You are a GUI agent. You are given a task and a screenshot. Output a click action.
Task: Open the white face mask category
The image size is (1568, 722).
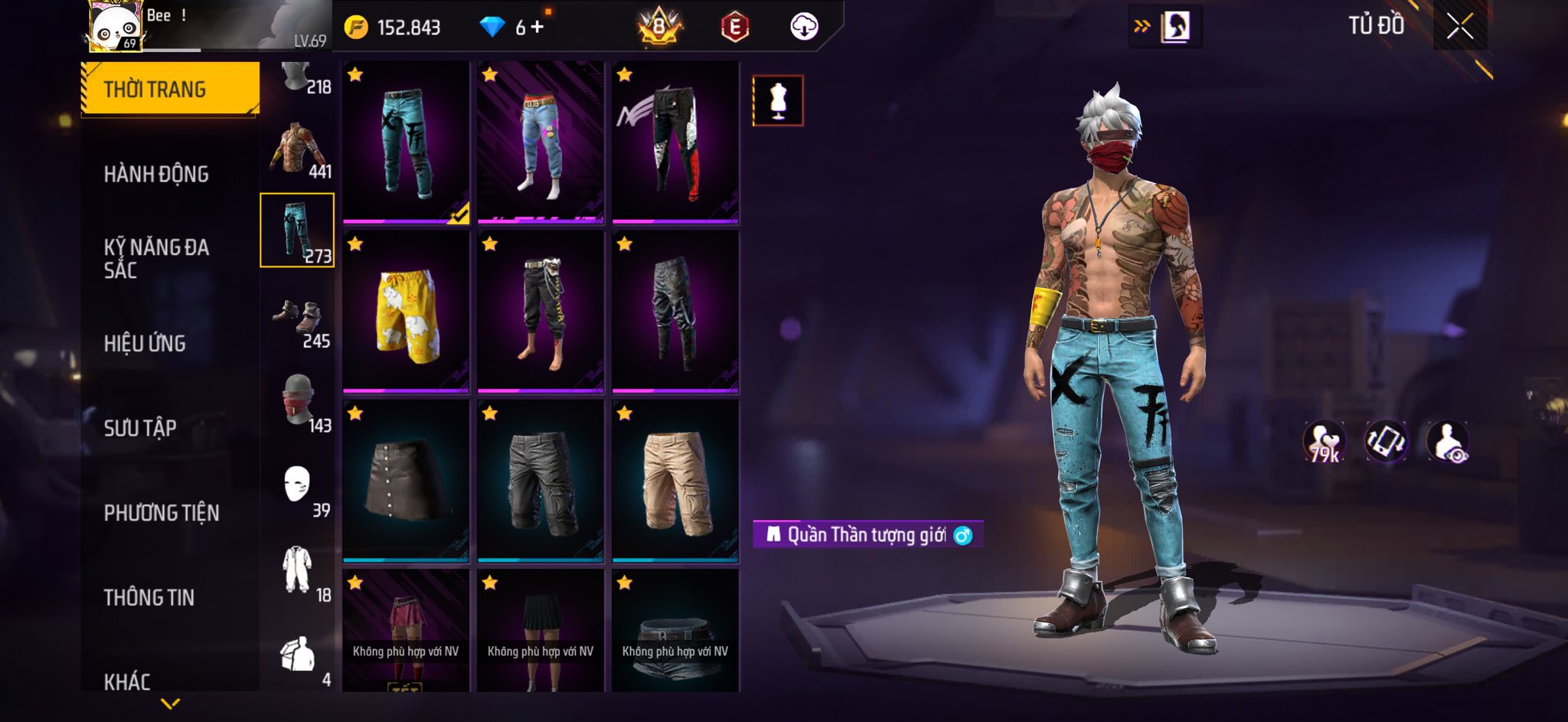(298, 488)
